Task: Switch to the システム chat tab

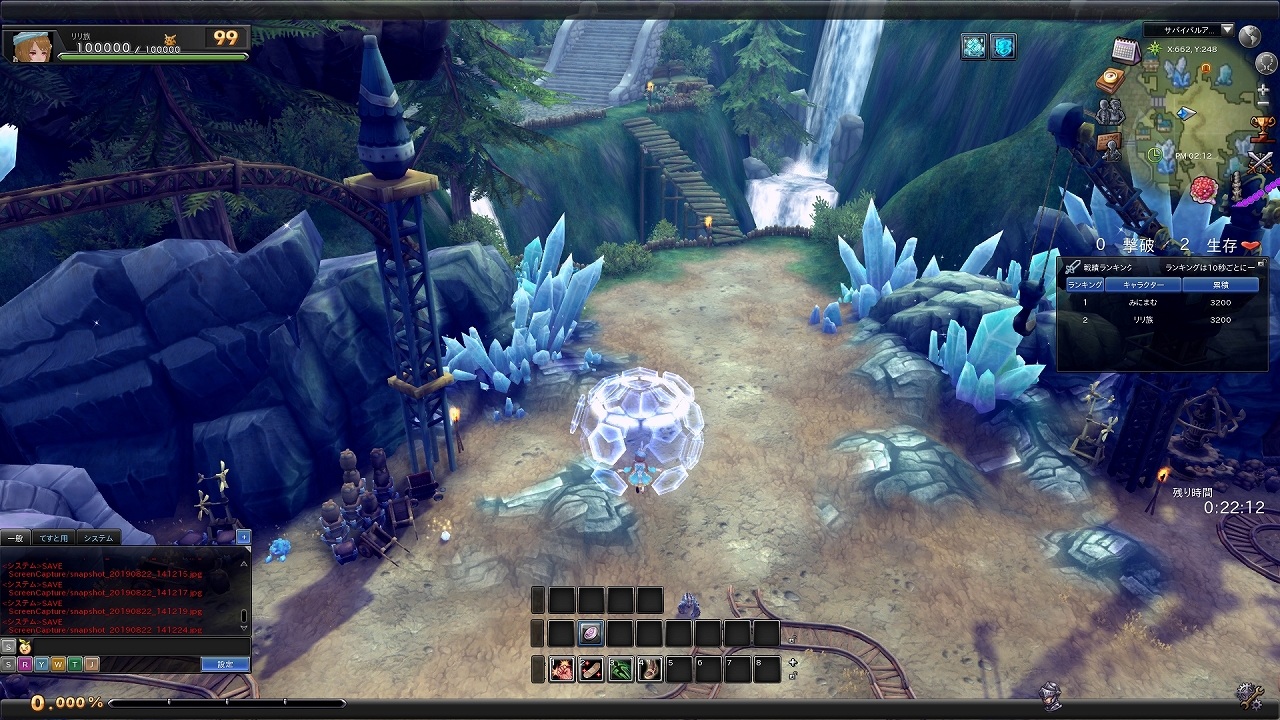Action: (x=99, y=538)
